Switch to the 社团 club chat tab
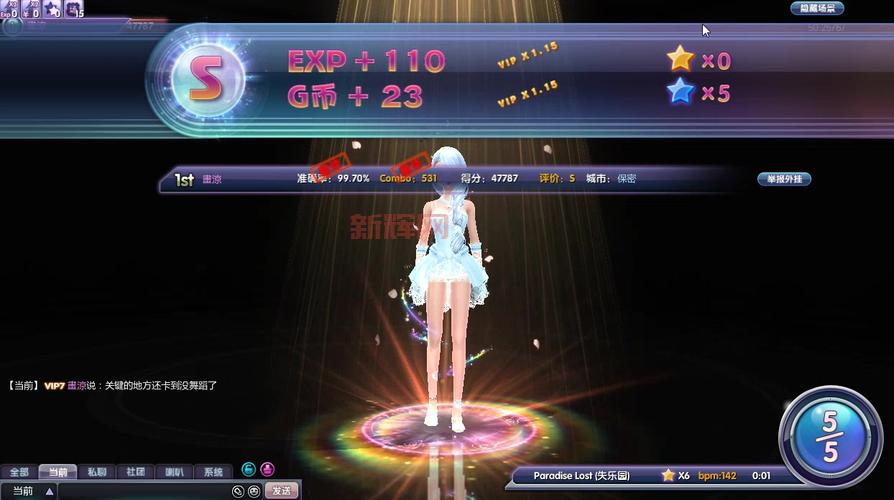 click(135, 472)
